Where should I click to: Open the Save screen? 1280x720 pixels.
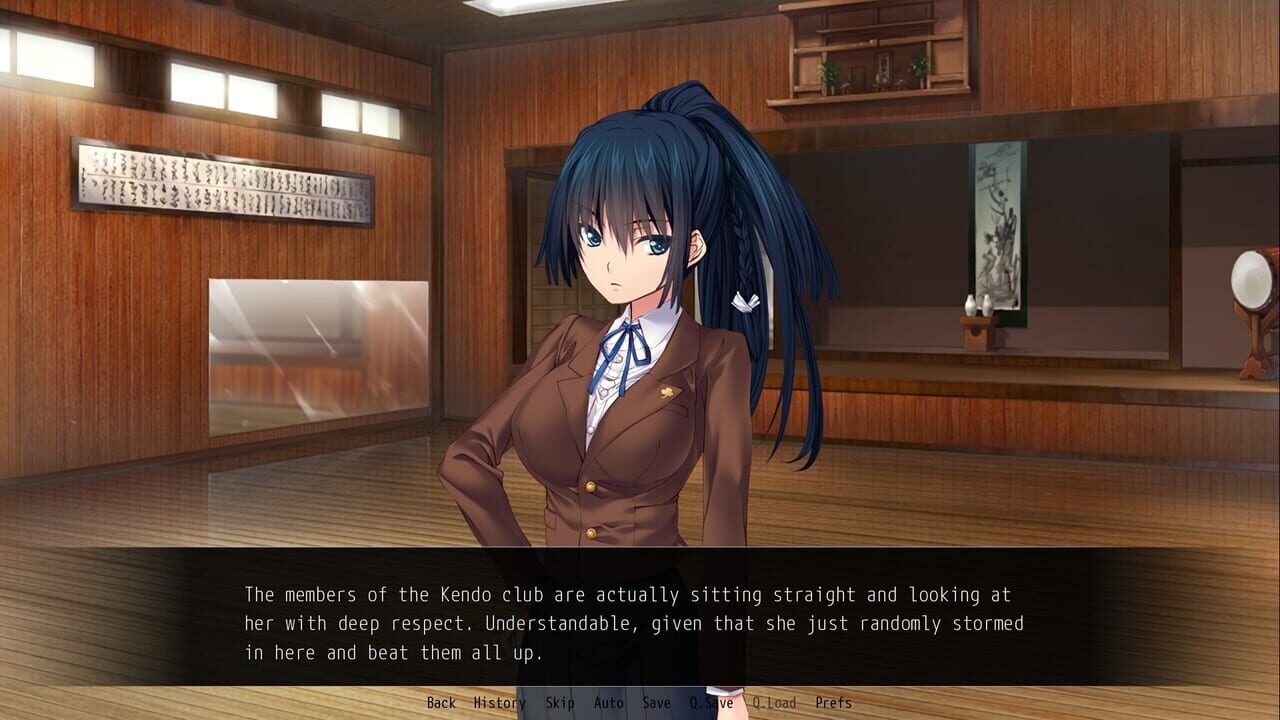[655, 703]
